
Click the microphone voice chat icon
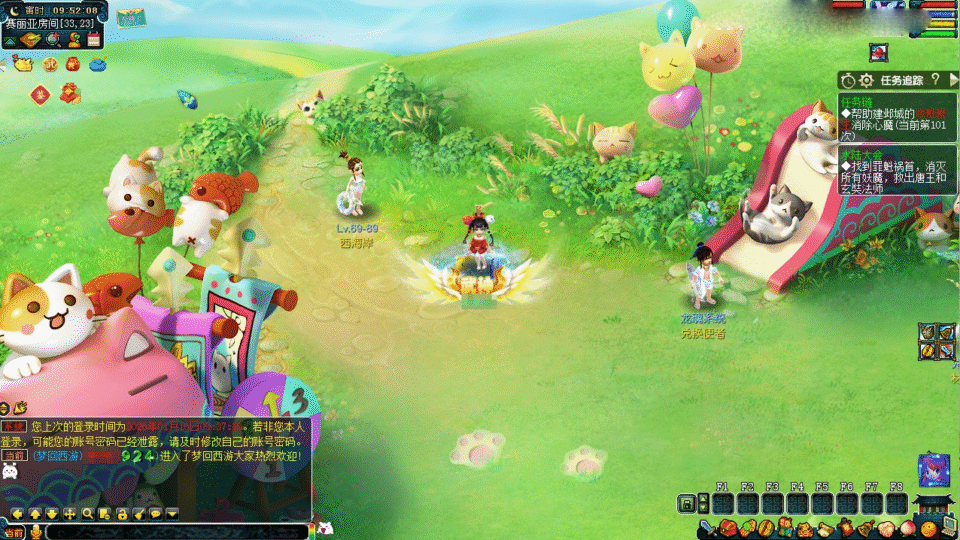(x=36, y=532)
